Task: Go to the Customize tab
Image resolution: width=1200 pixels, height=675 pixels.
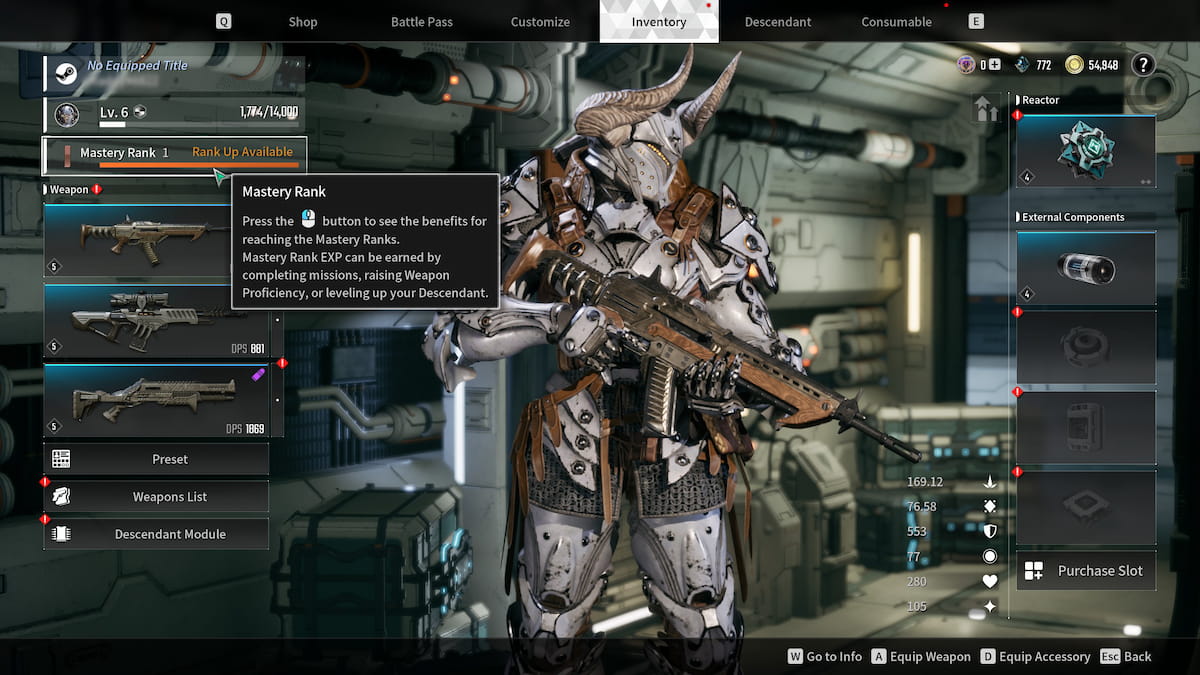Action: coord(540,21)
